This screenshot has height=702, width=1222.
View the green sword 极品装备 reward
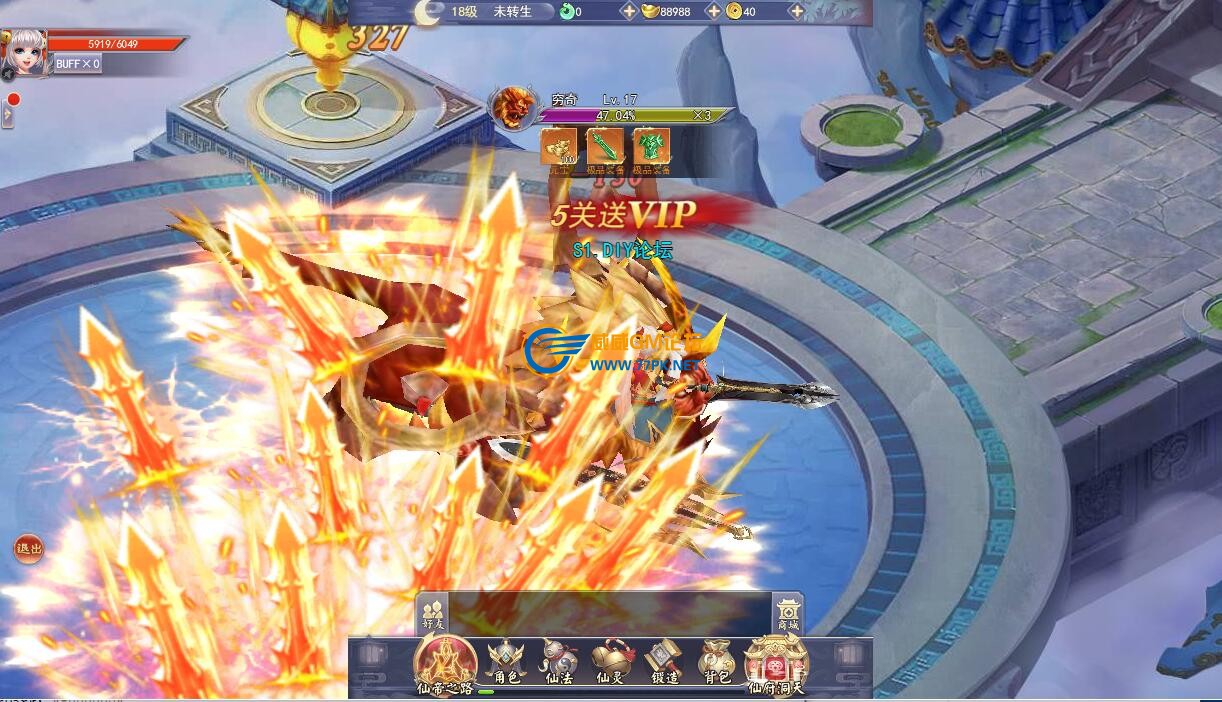(605, 147)
